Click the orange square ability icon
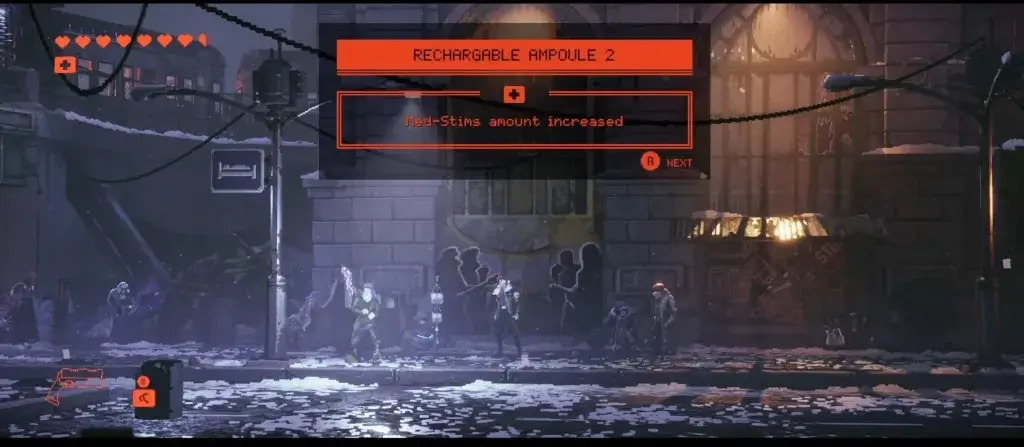The image size is (1024, 447). tap(143, 398)
